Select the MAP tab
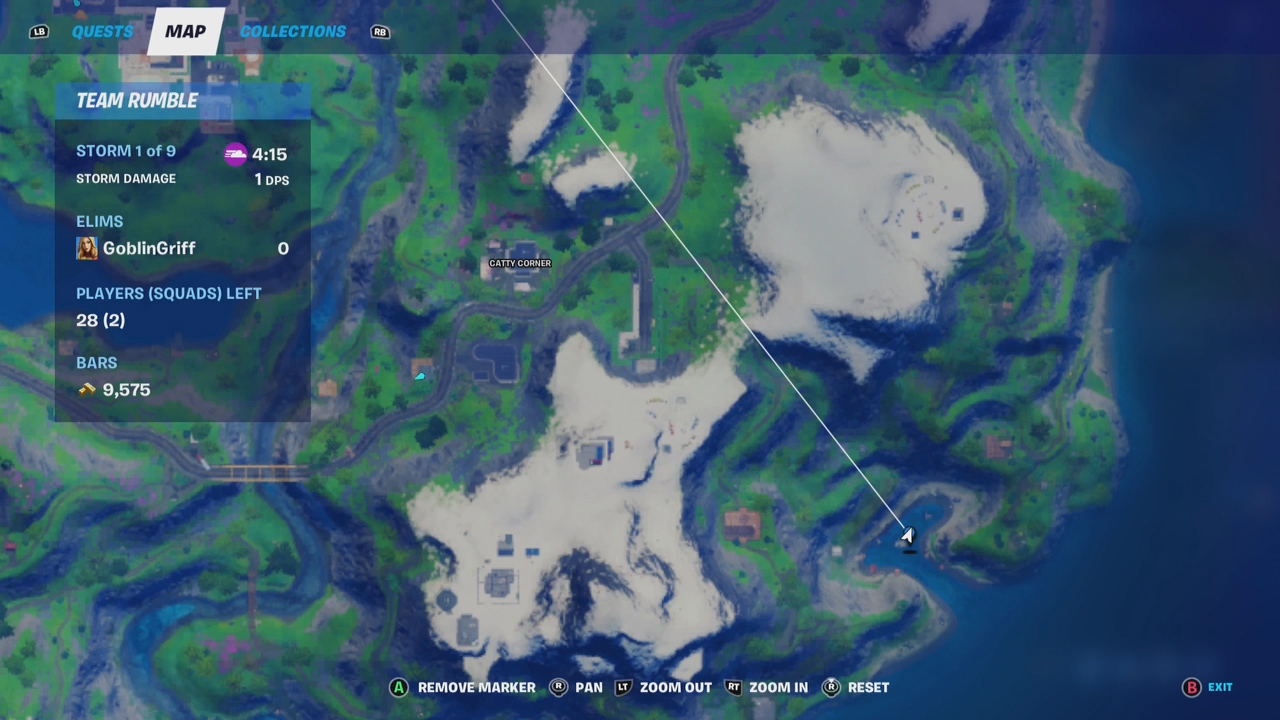 pos(185,31)
